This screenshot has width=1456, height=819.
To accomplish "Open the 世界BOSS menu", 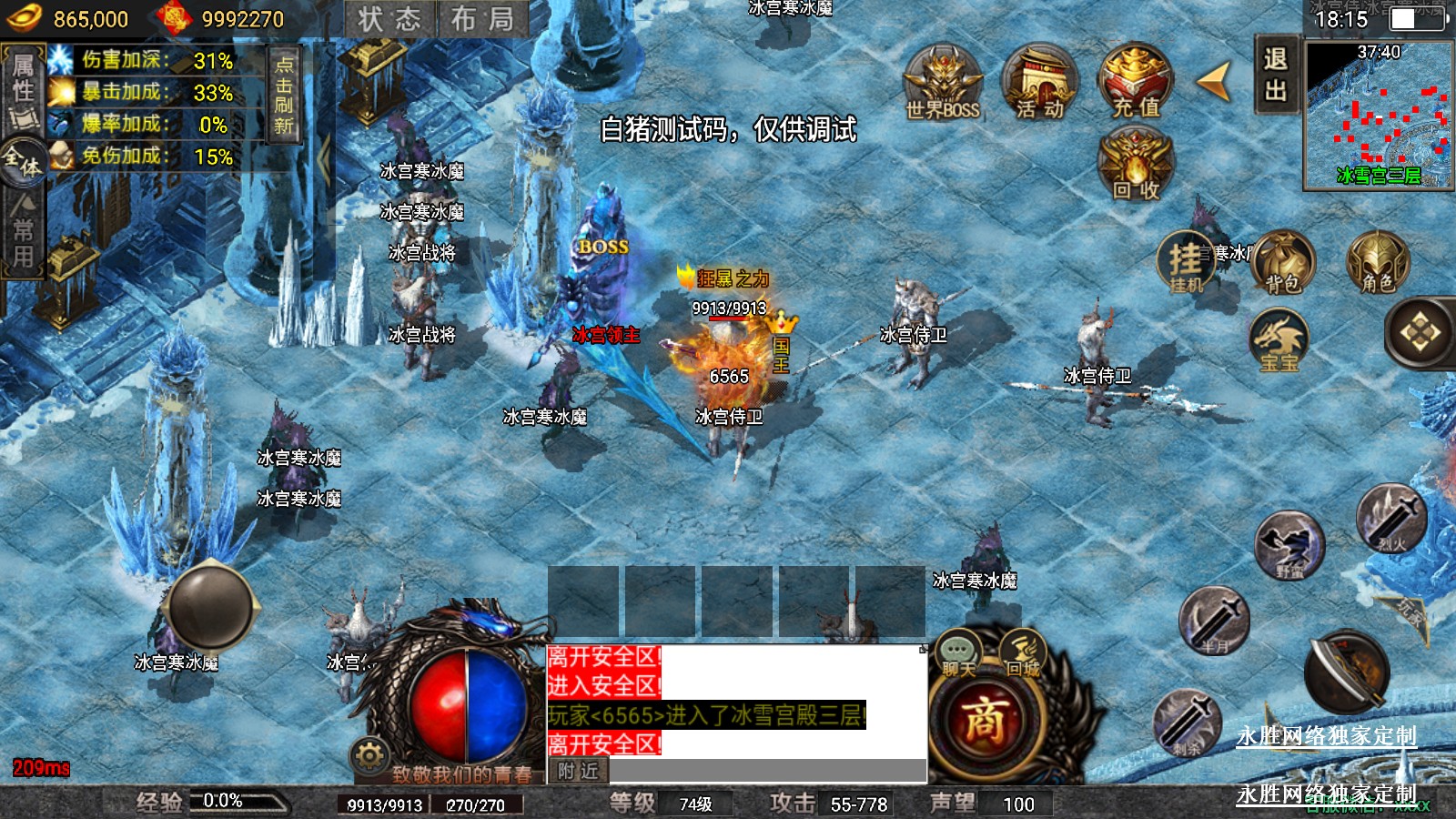I will 943,84.
